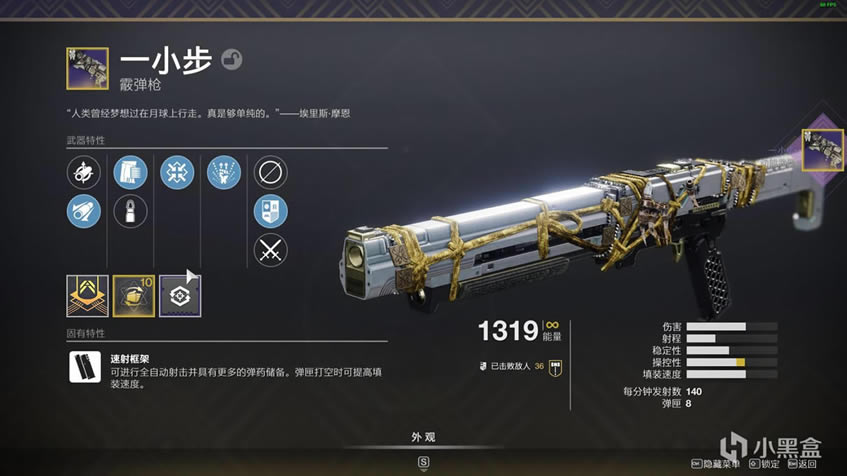Choose the blue shotgun barrel perk

84,211
